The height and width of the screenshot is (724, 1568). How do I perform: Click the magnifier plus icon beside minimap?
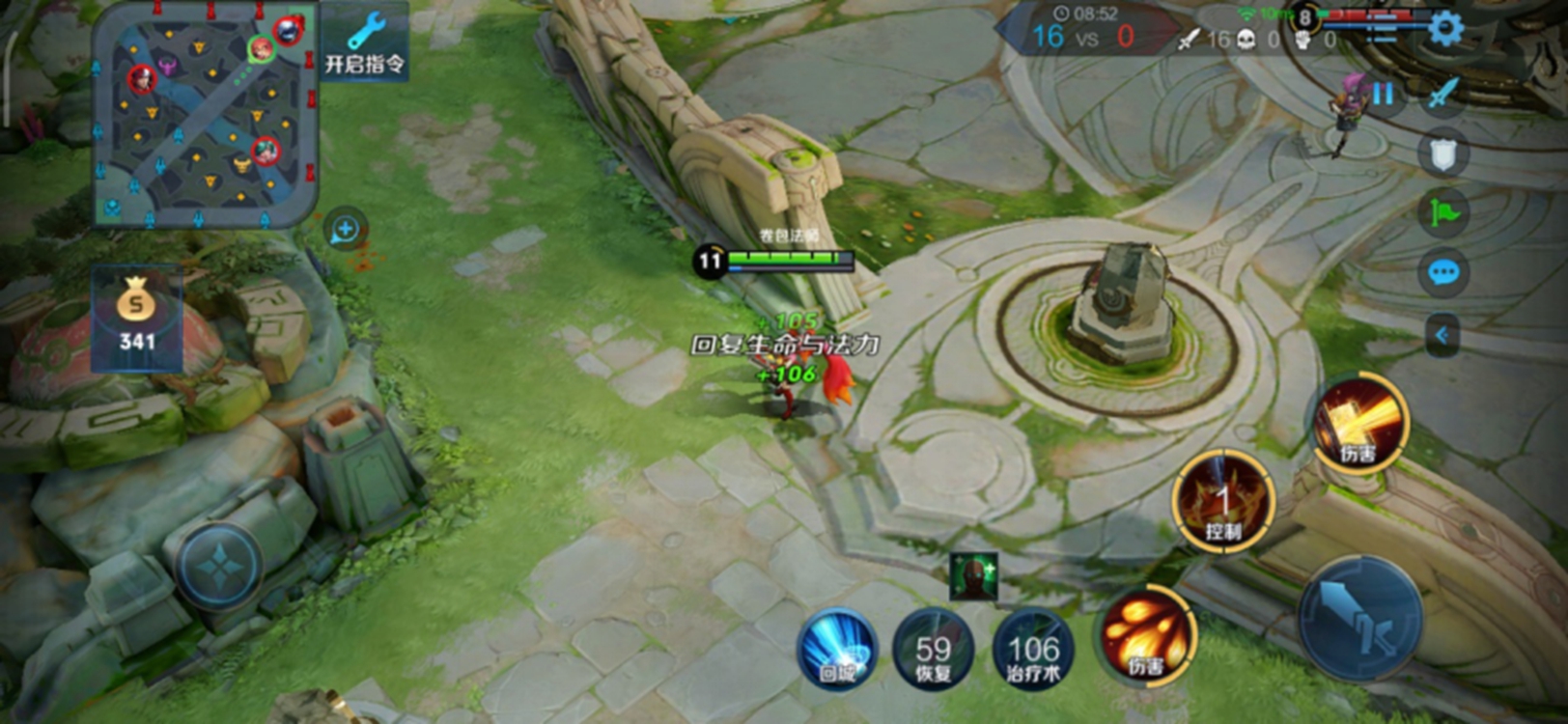click(345, 230)
